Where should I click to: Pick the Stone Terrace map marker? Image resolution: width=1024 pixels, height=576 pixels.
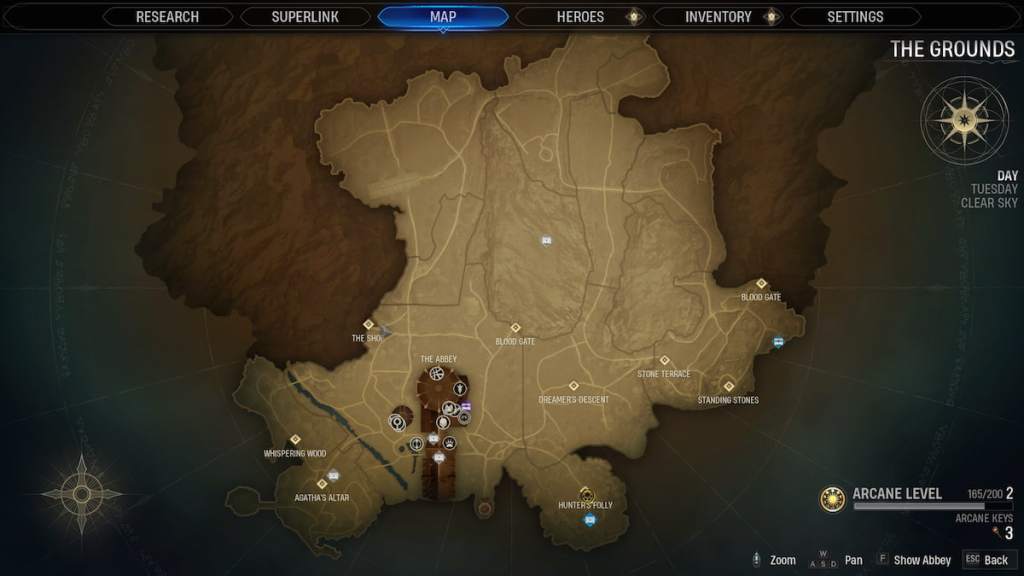(x=664, y=361)
